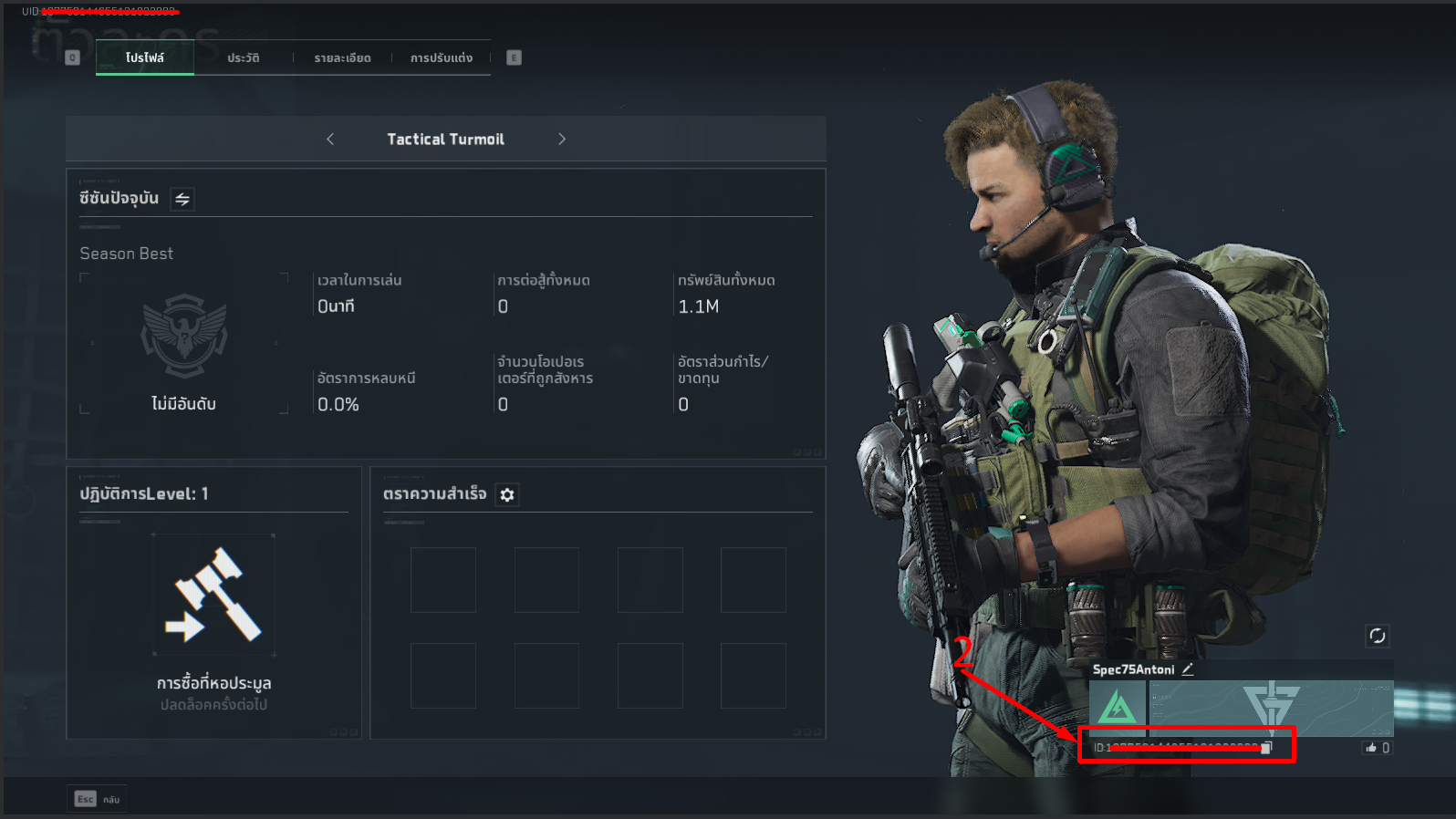This screenshot has height=819, width=1456.
Task: Select the auction hammer icon in the Level panel
Action: [x=214, y=593]
